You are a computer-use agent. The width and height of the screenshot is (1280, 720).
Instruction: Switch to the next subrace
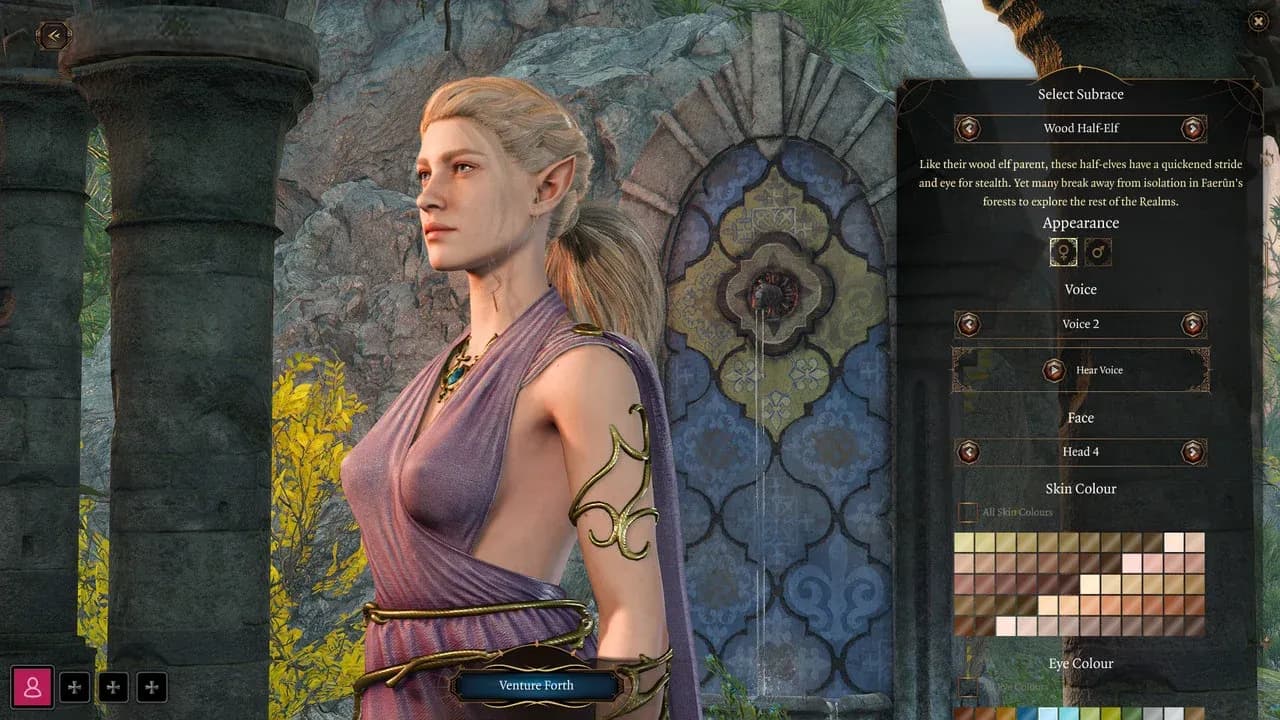1192,128
